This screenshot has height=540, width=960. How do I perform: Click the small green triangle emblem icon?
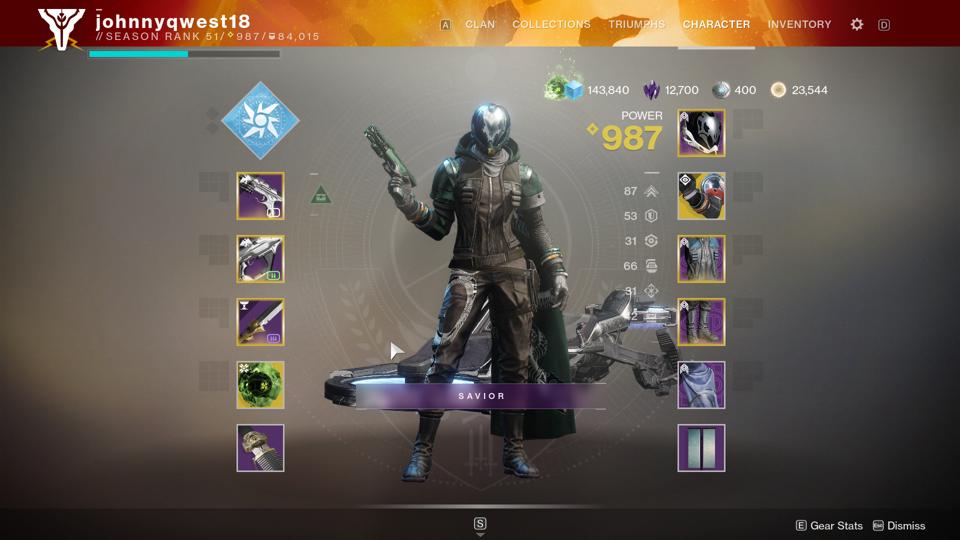coord(320,194)
